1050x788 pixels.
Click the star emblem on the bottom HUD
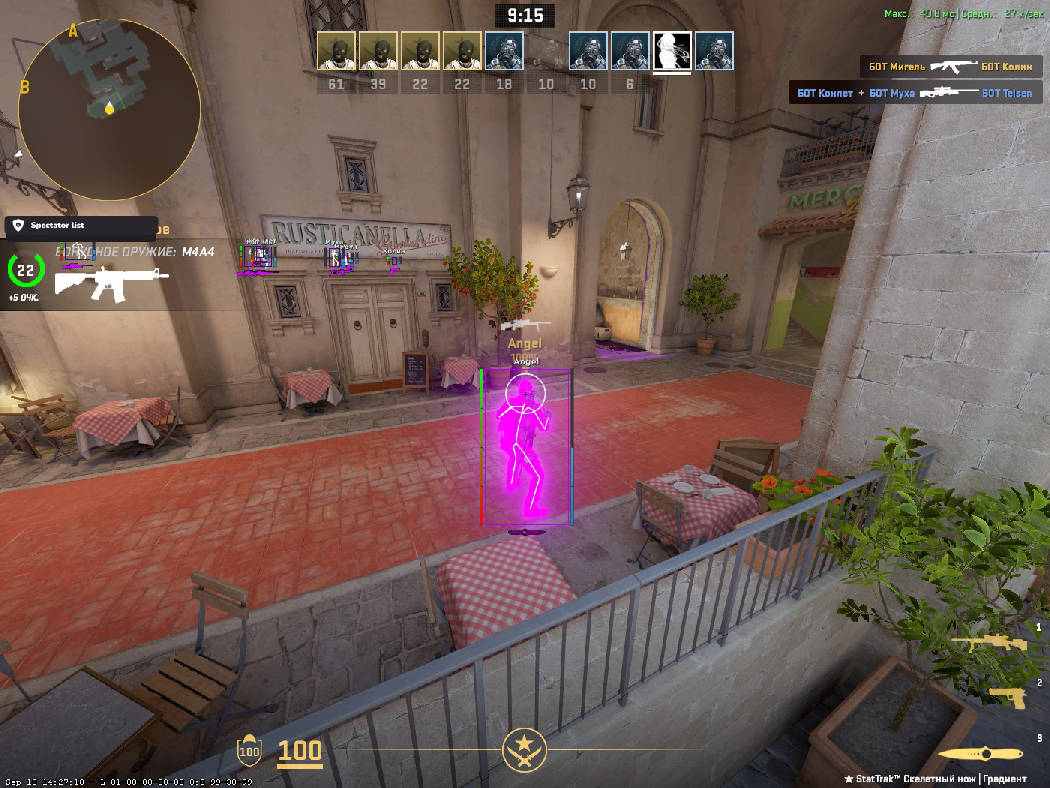click(x=524, y=747)
